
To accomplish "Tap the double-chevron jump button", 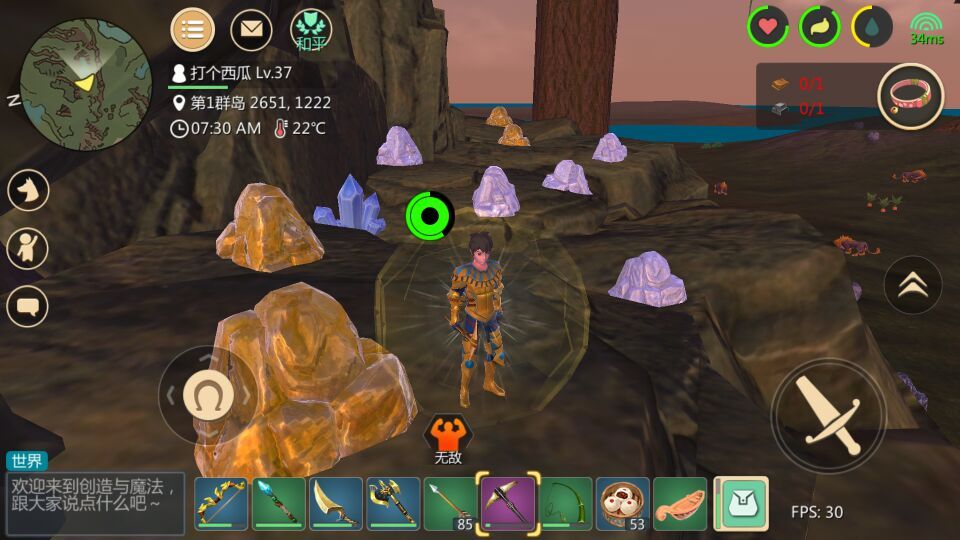I will pos(912,285).
